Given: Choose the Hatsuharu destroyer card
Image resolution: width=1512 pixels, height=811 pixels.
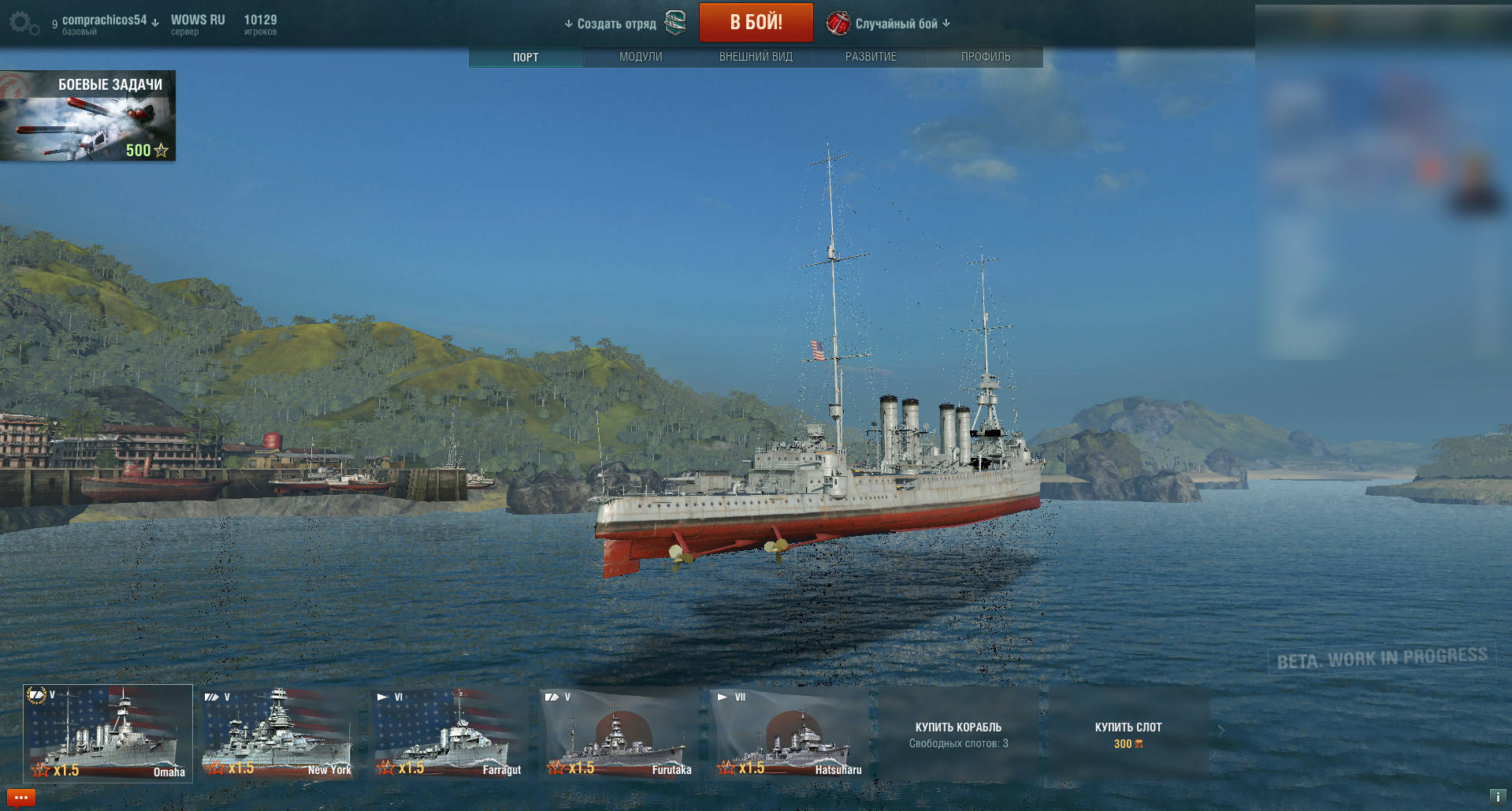Looking at the screenshot, I should point(789,733).
